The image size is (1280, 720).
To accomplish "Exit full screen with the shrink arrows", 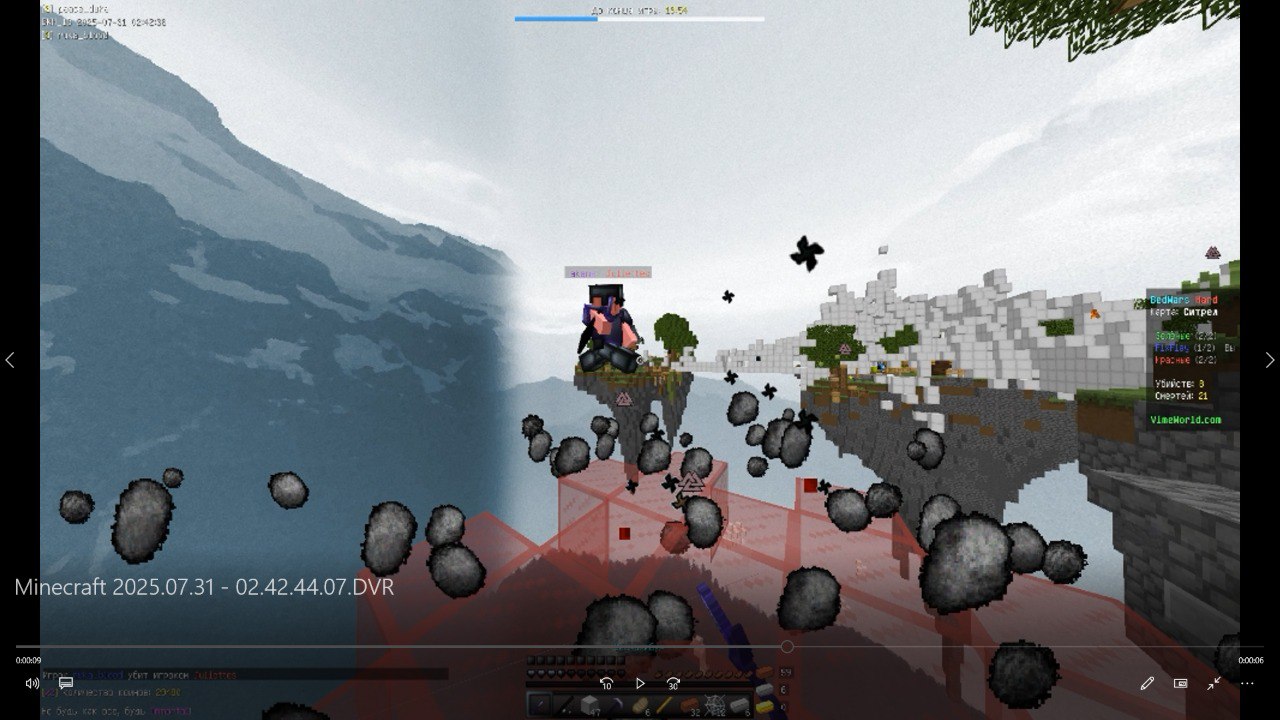I will click(x=1213, y=683).
